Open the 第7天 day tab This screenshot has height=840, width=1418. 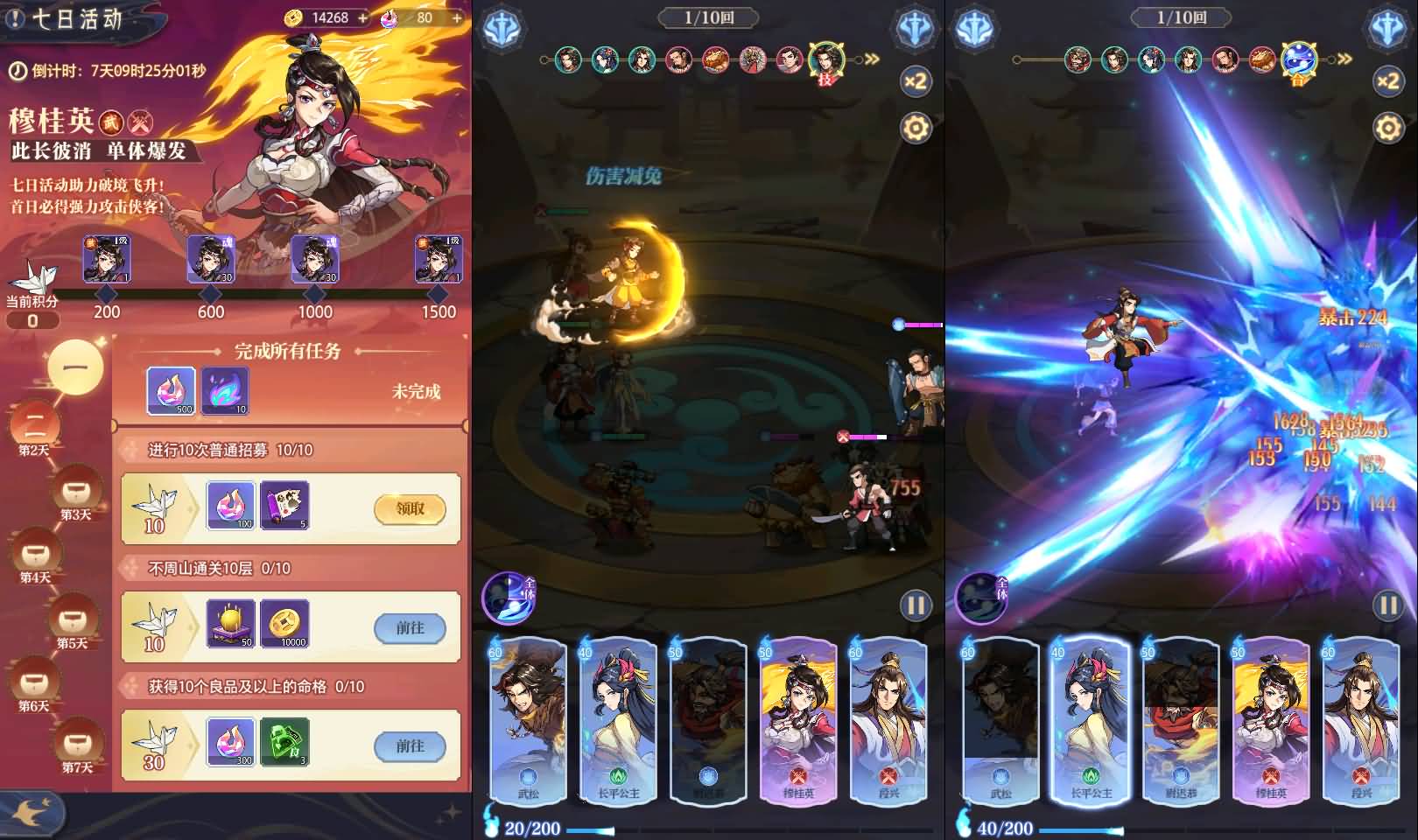coord(77,746)
